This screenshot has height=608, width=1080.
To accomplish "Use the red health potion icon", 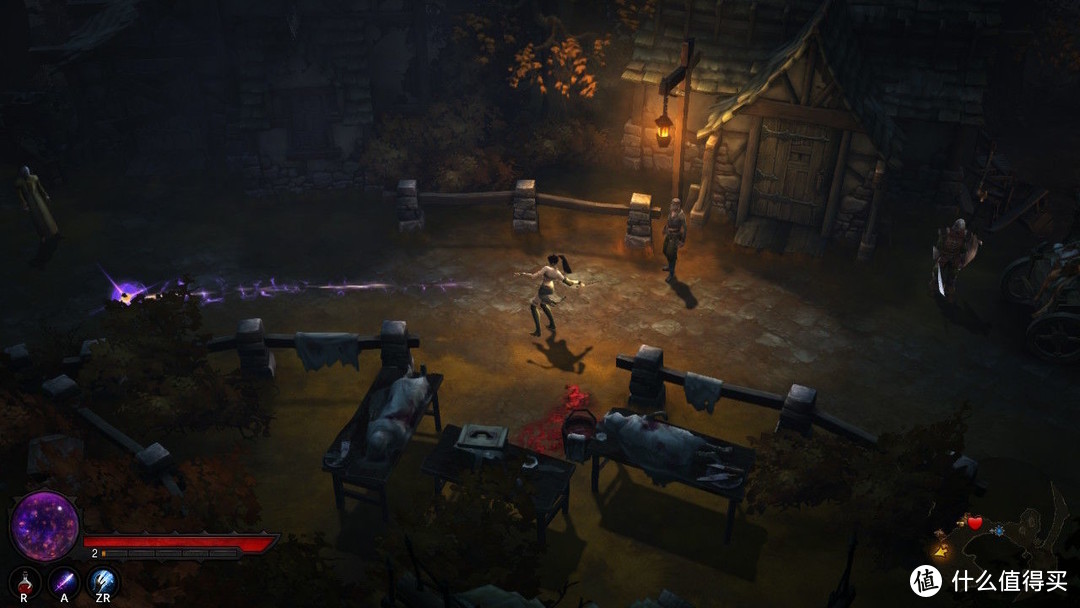I will [x=25, y=581].
